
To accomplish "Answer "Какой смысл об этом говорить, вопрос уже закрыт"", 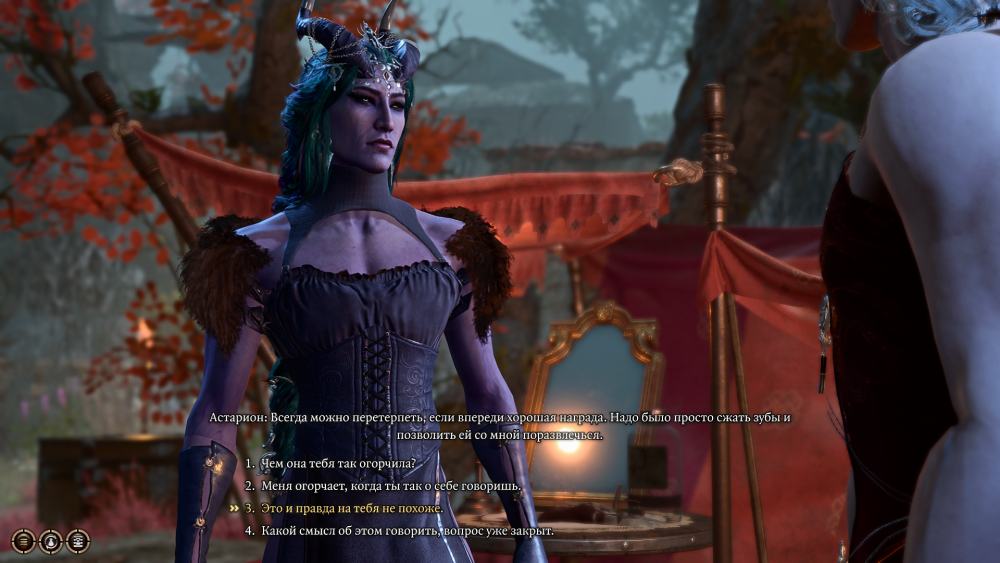I will click(407, 530).
